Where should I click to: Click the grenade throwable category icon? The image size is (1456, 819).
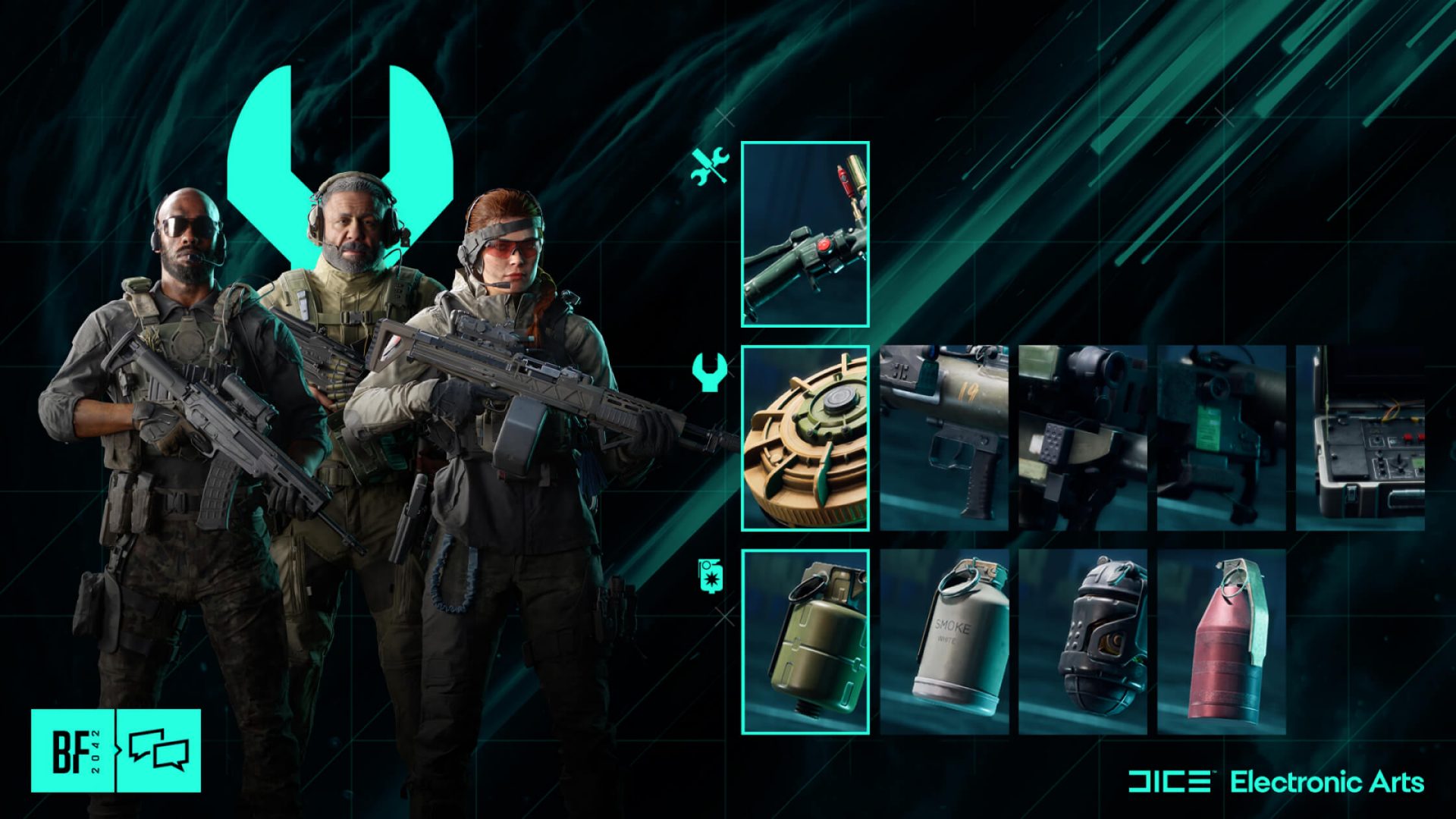pyautogui.click(x=710, y=576)
